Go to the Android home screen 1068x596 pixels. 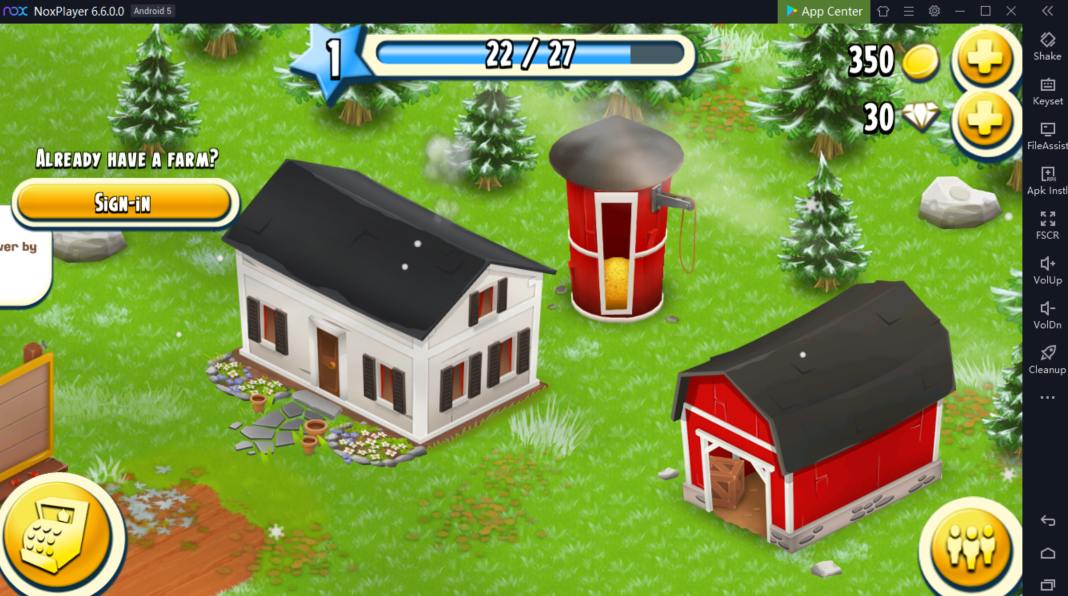click(x=1047, y=553)
